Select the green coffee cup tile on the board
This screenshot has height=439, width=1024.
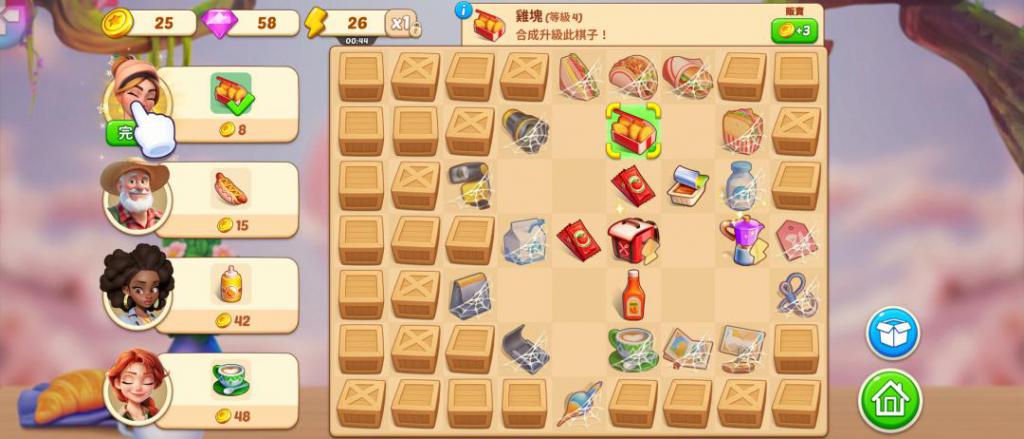(x=632, y=347)
